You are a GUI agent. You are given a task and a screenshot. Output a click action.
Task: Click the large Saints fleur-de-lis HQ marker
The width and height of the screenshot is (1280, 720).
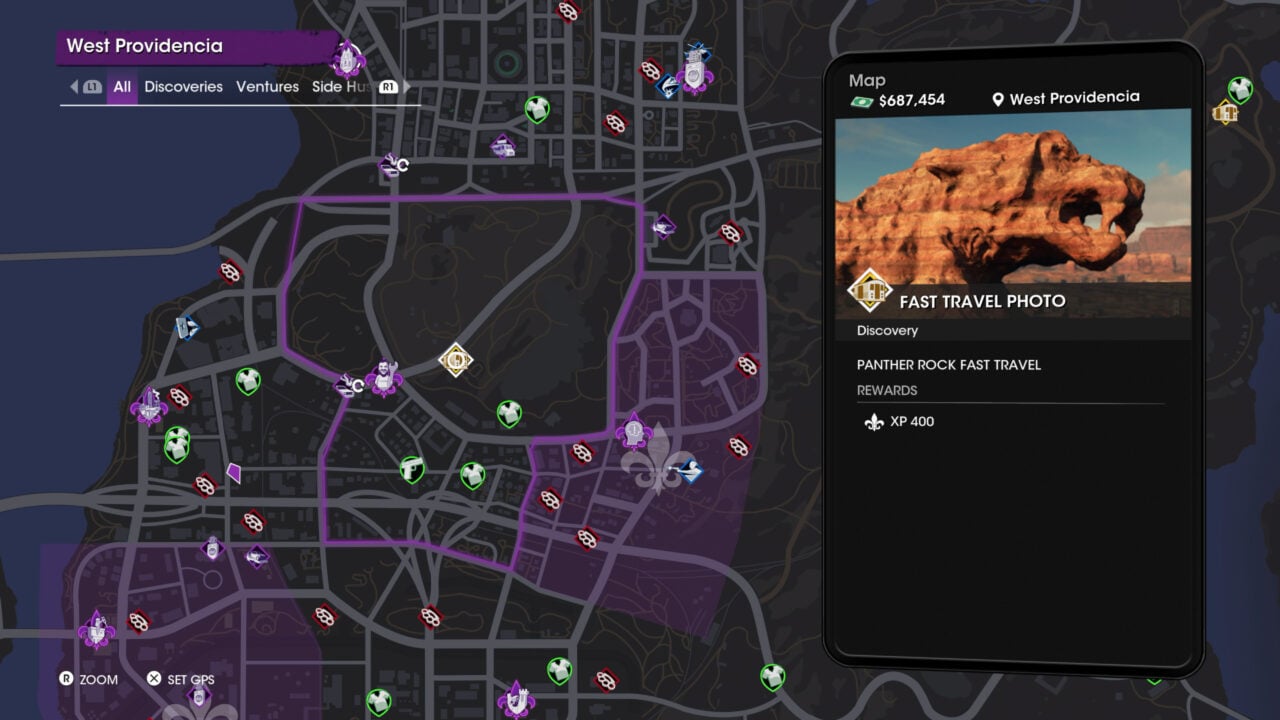(x=655, y=470)
